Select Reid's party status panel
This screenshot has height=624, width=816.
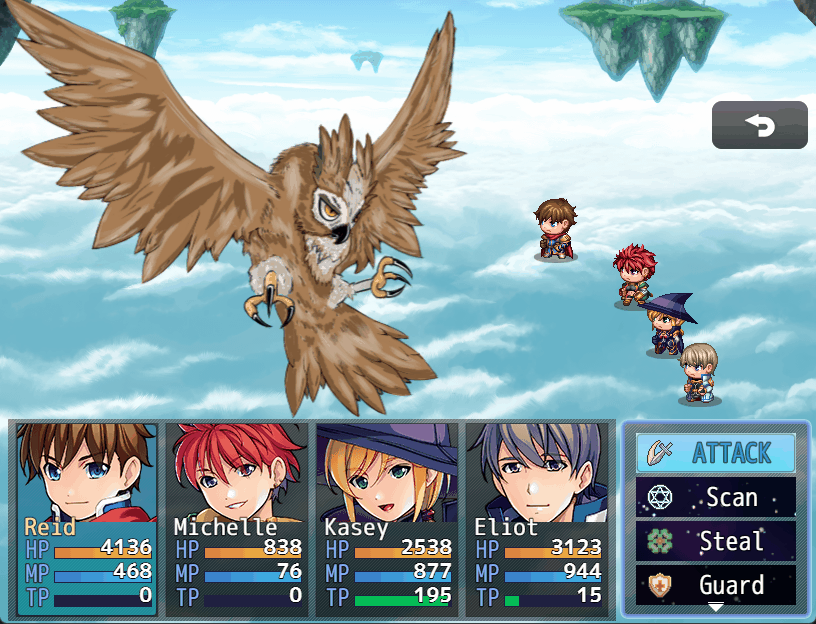(x=87, y=518)
